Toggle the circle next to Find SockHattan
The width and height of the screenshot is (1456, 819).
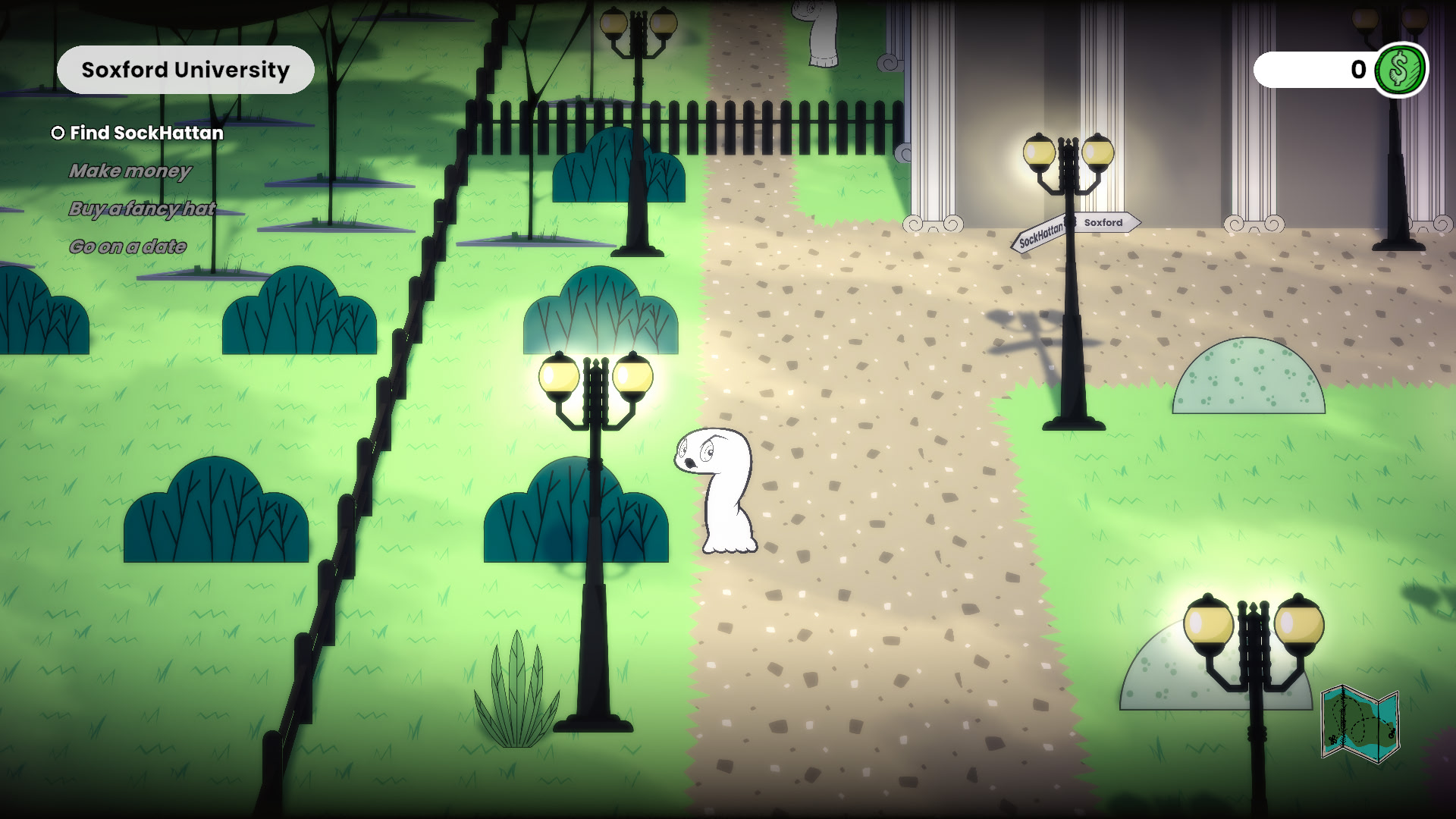coord(57,133)
